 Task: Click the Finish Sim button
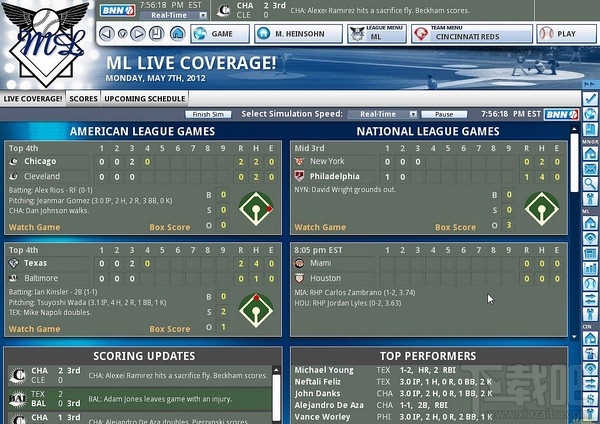tap(210, 114)
